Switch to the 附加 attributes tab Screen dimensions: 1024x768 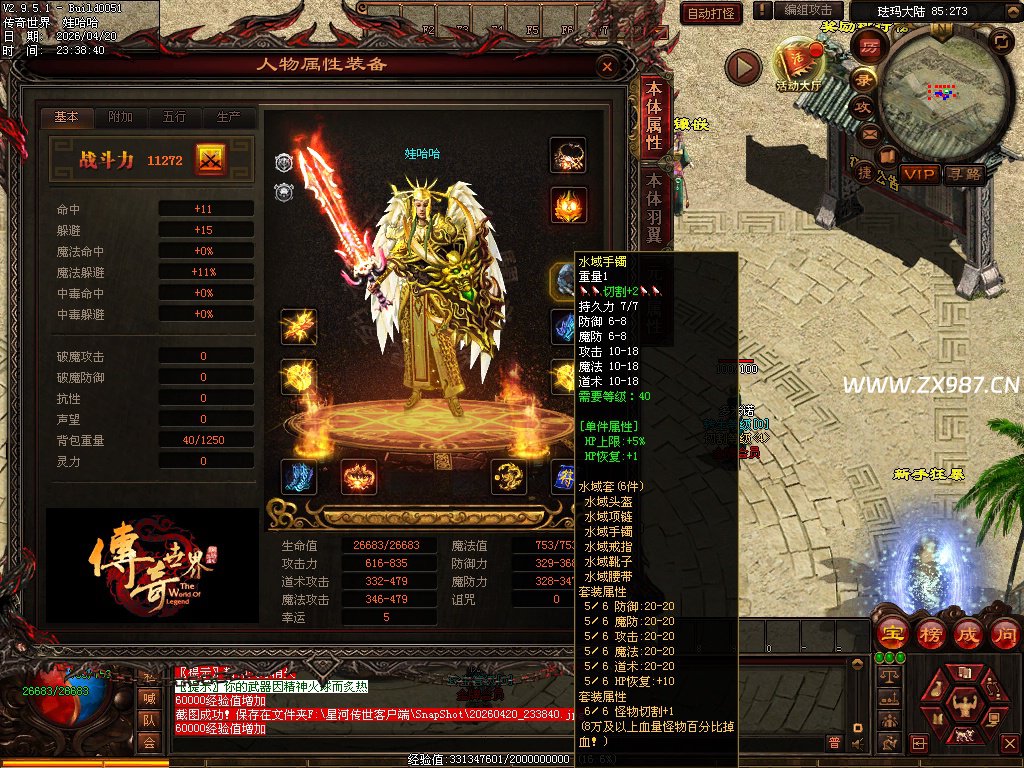tap(120, 117)
